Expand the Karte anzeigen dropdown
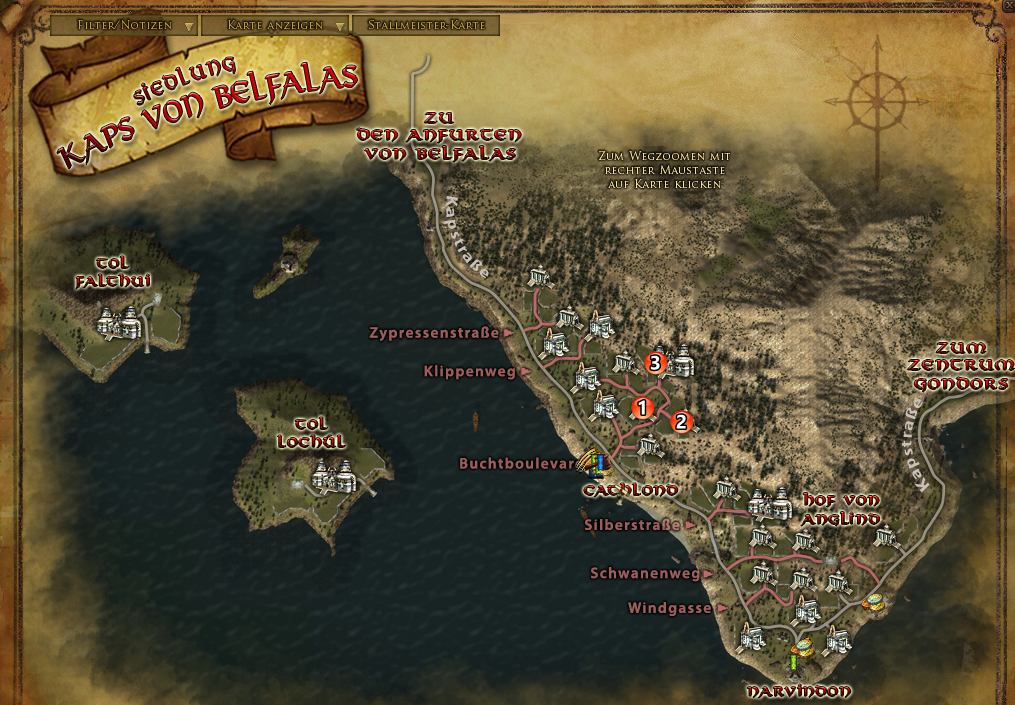Image resolution: width=1015 pixels, height=705 pixels. point(274,25)
